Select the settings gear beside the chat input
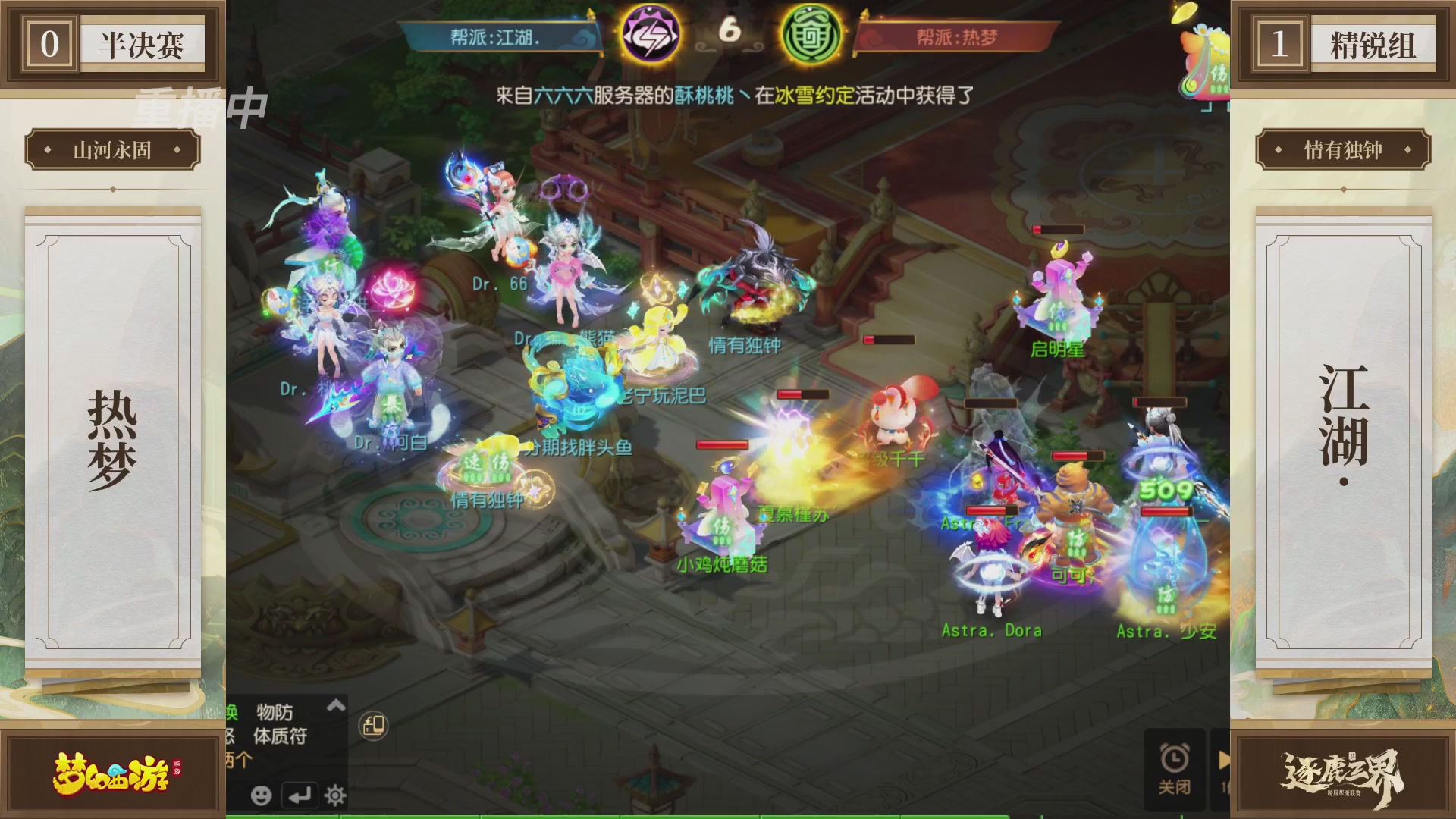The width and height of the screenshot is (1456, 819). [x=336, y=795]
